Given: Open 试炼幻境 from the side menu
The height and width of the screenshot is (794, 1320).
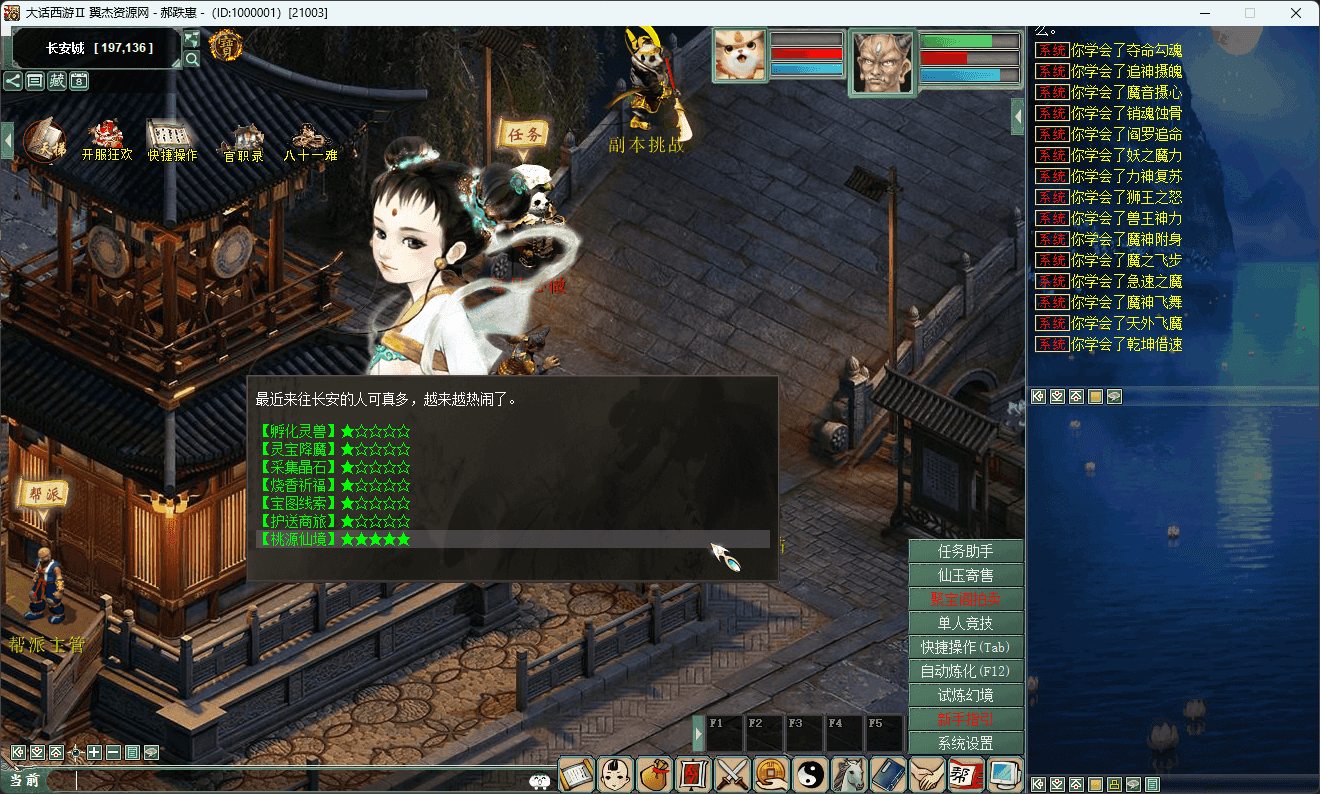Looking at the screenshot, I should point(965,695).
